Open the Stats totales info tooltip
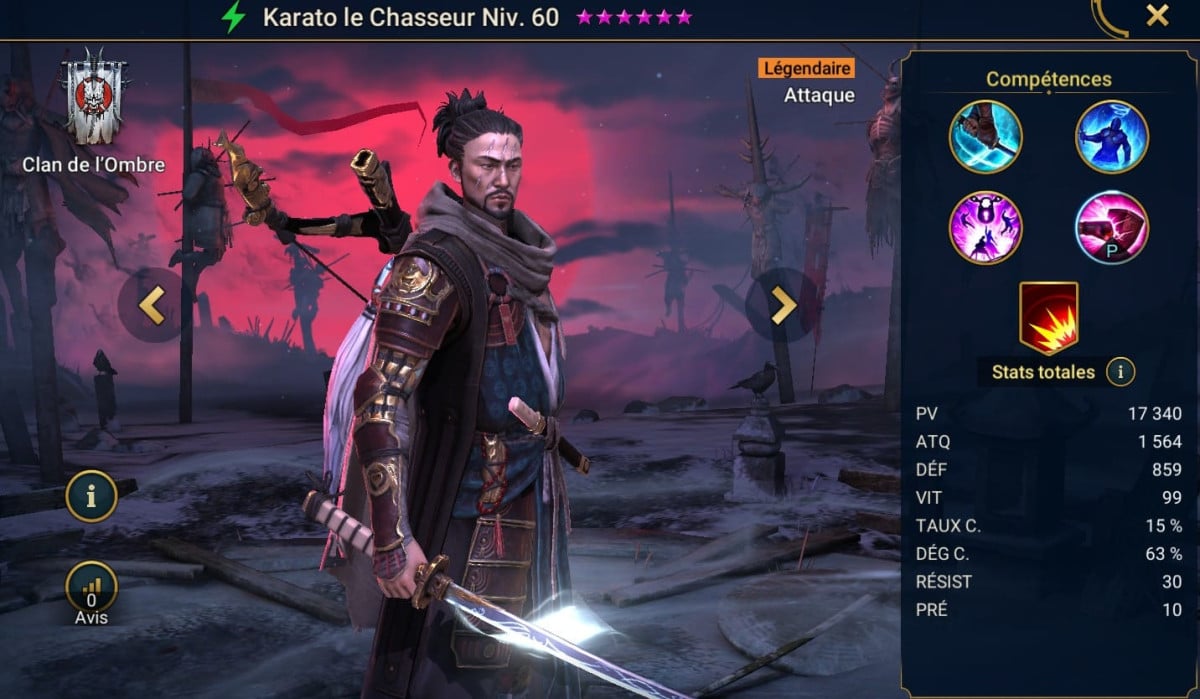Screen dimensions: 1200x699 [1121, 373]
